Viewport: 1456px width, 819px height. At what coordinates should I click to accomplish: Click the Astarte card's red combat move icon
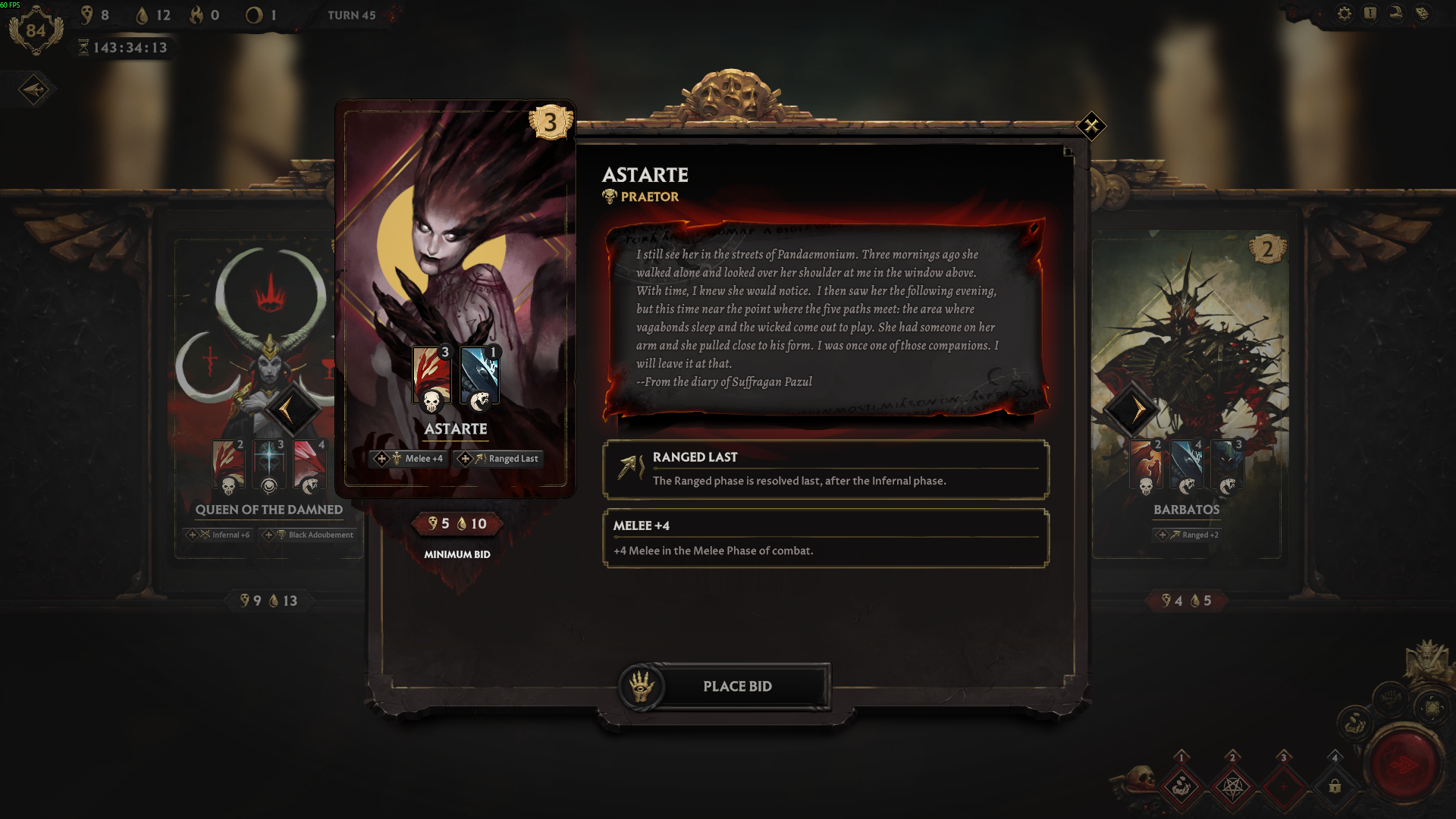click(431, 377)
